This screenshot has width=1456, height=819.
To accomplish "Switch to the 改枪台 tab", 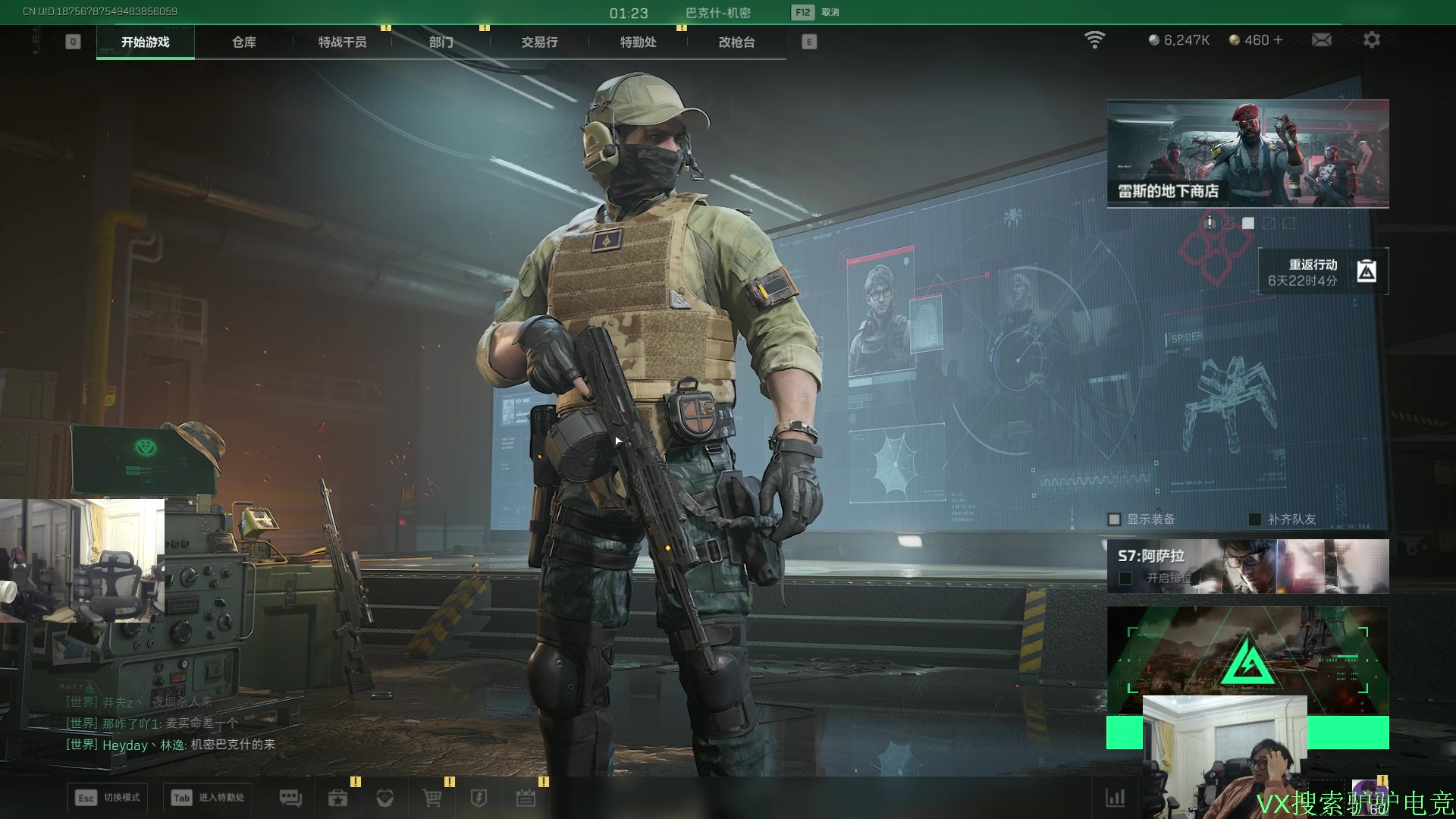I will point(736,42).
